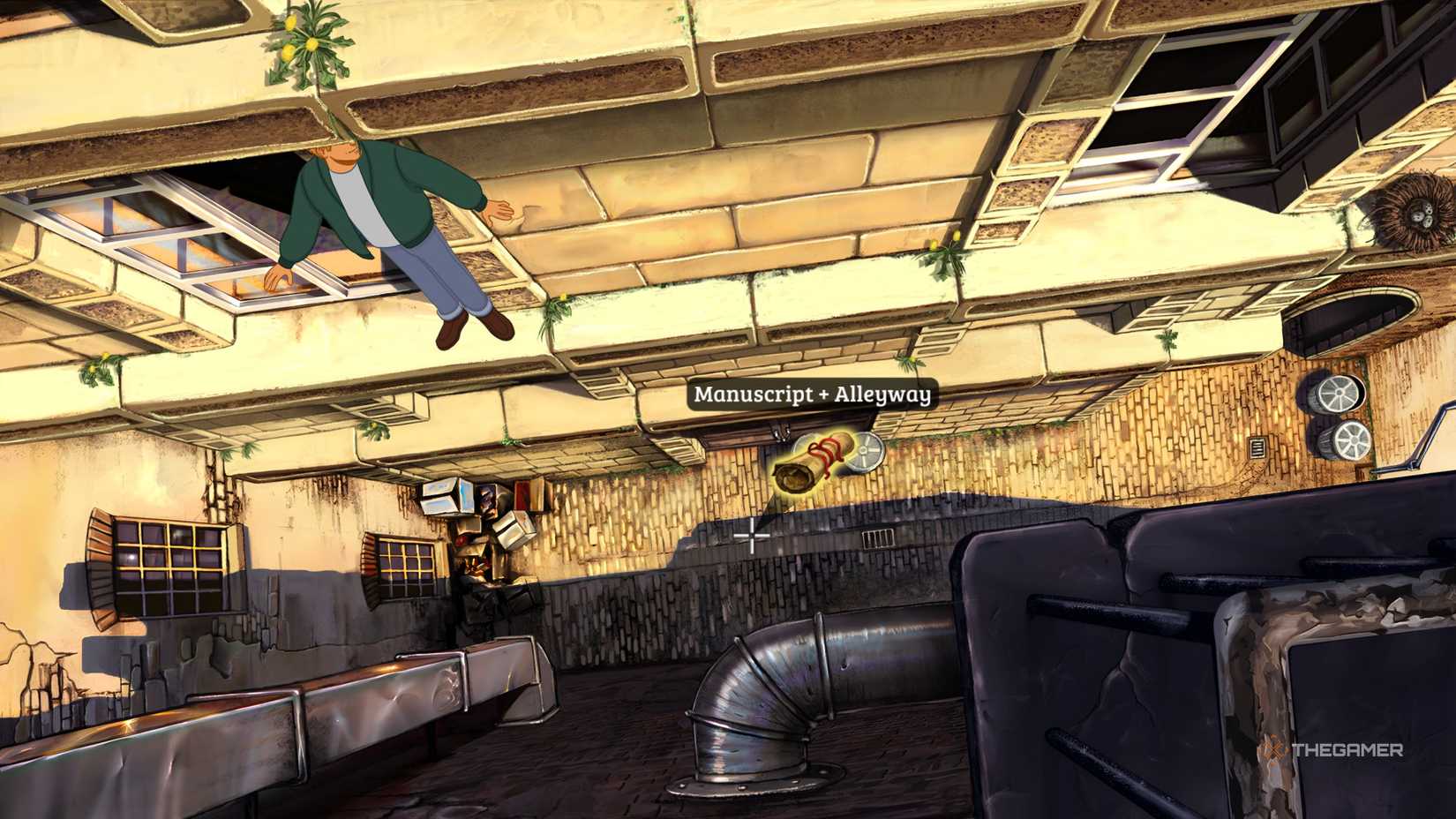Select the circular wall fan near the manuscript

[x=862, y=452]
